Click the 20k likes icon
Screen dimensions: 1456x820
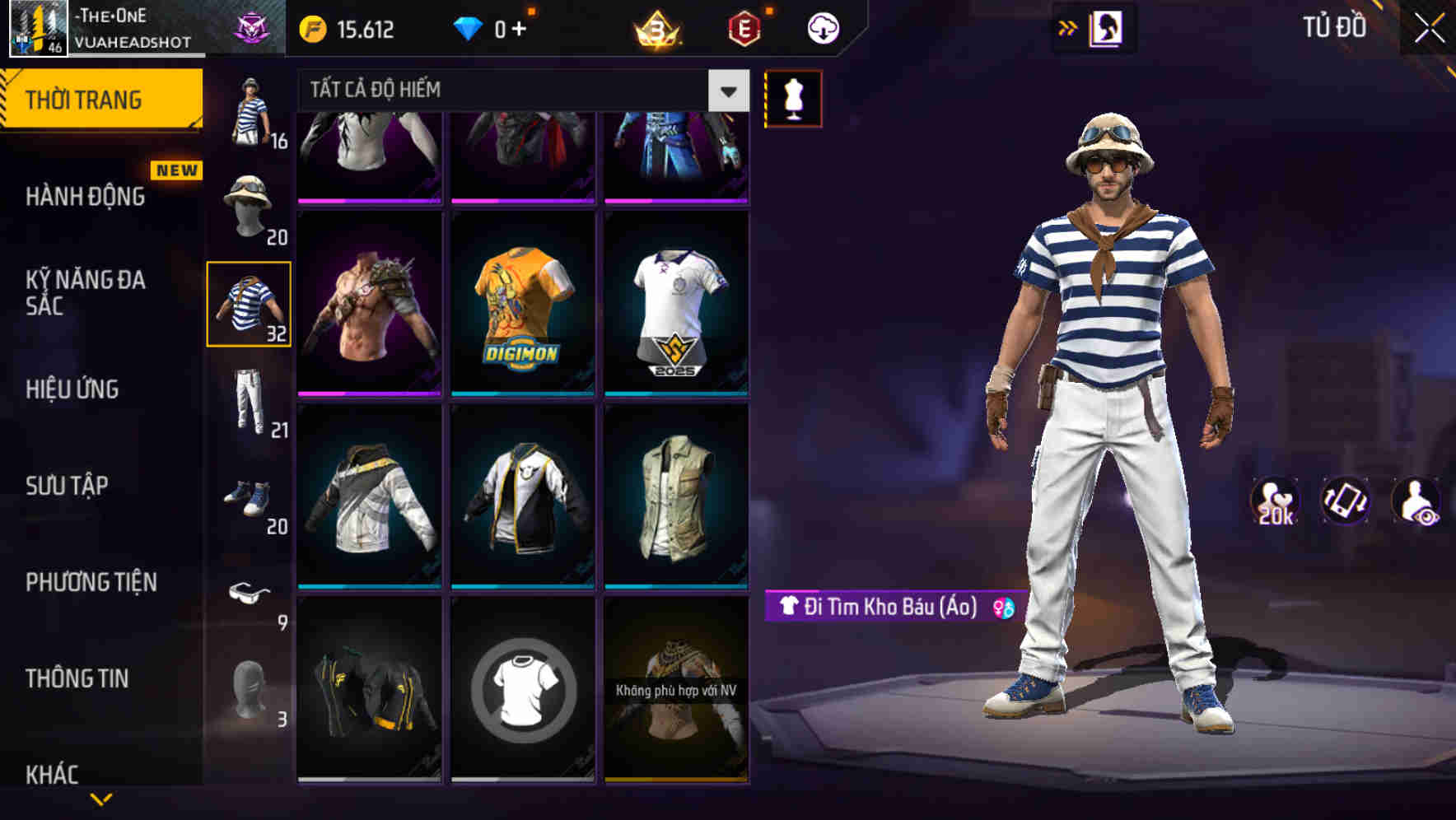[1276, 500]
